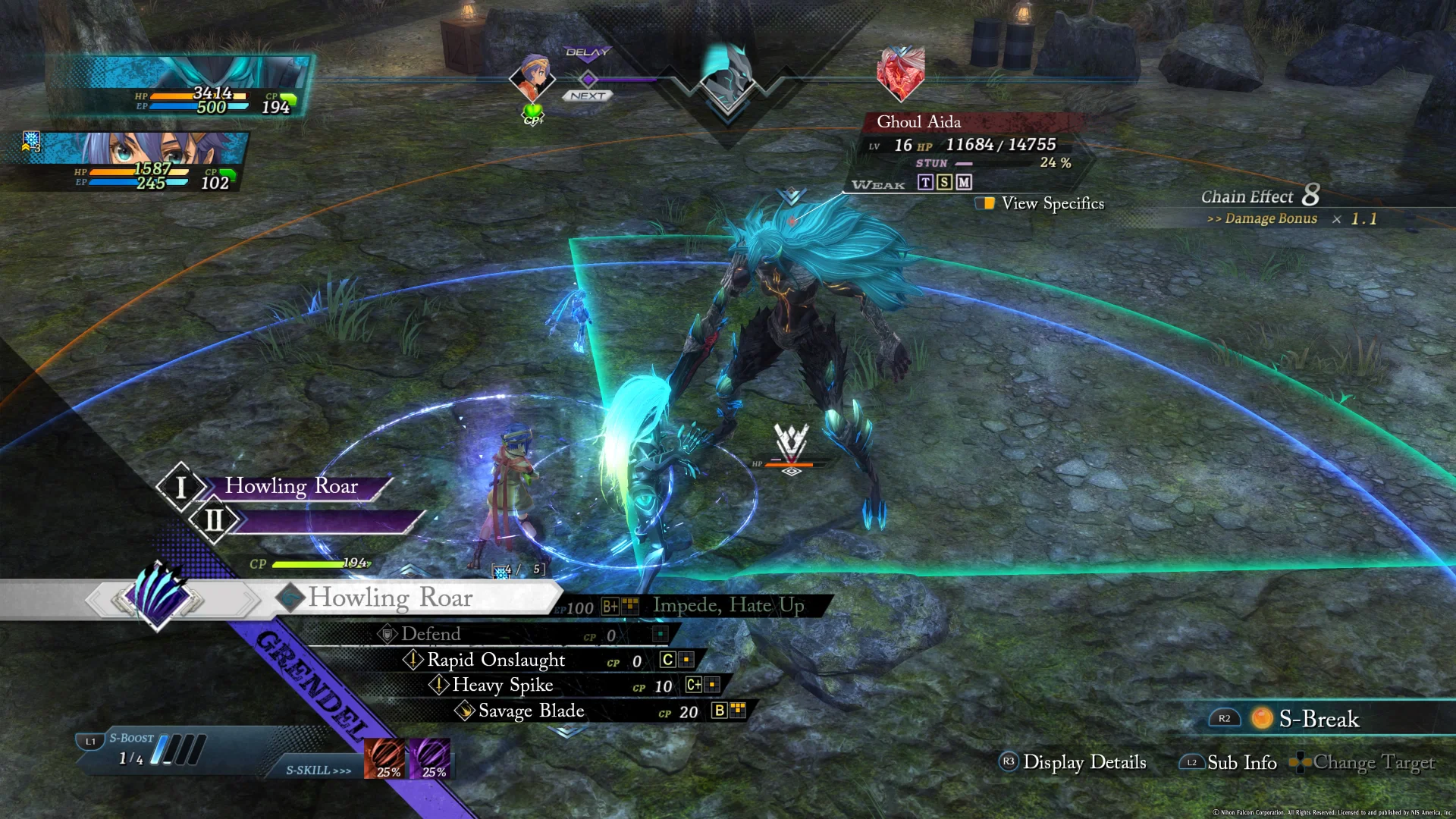Pick the Heavy Spike craft

click(x=502, y=686)
